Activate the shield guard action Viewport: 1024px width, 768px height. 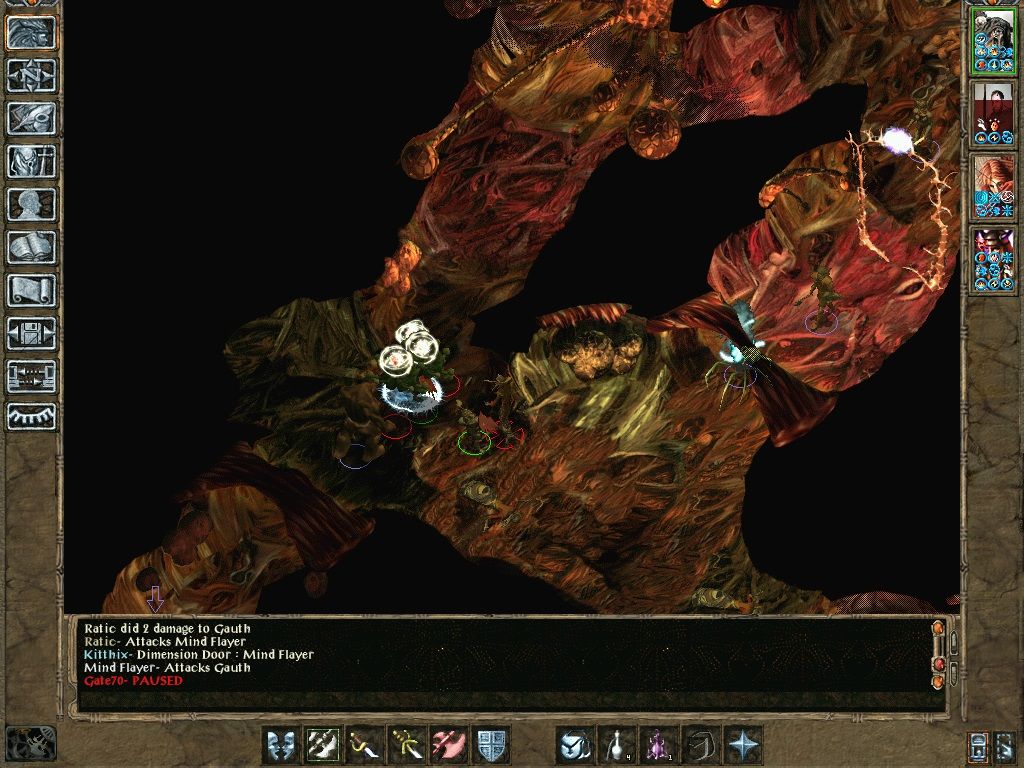pyautogui.click(x=491, y=745)
